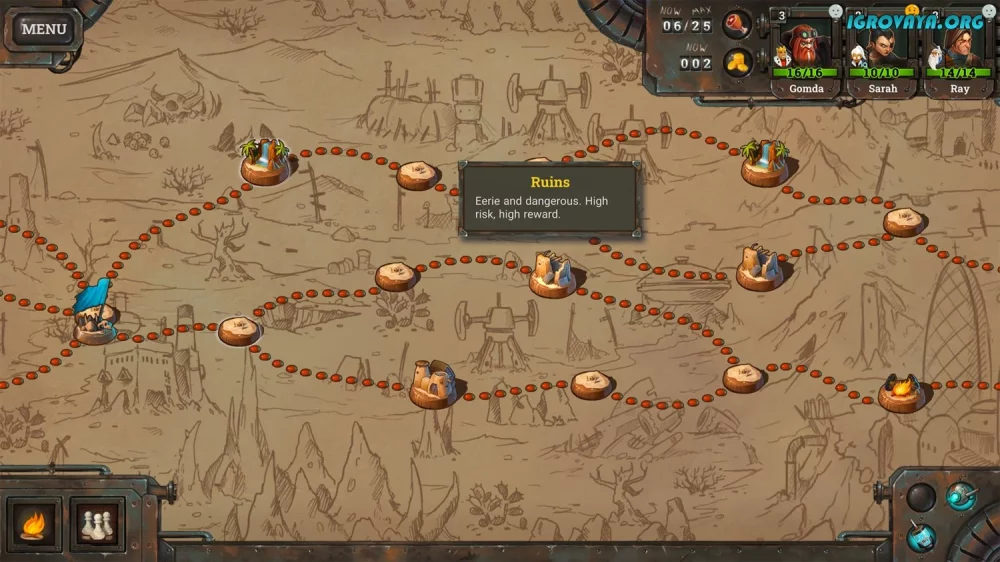Click the meat food supply icon
This screenshot has height=562, width=1000.
737,24
